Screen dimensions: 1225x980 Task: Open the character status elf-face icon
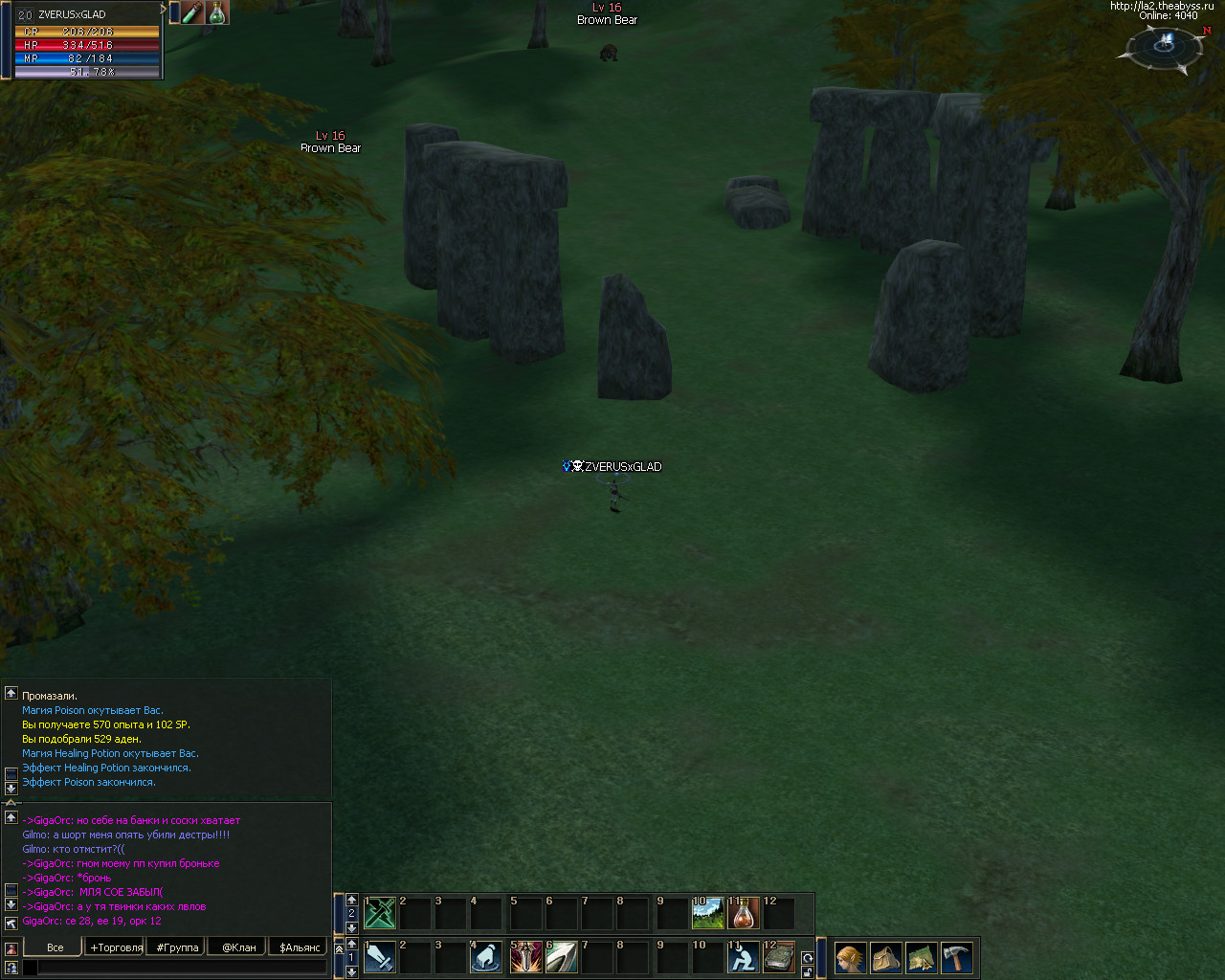pos(850,957)
